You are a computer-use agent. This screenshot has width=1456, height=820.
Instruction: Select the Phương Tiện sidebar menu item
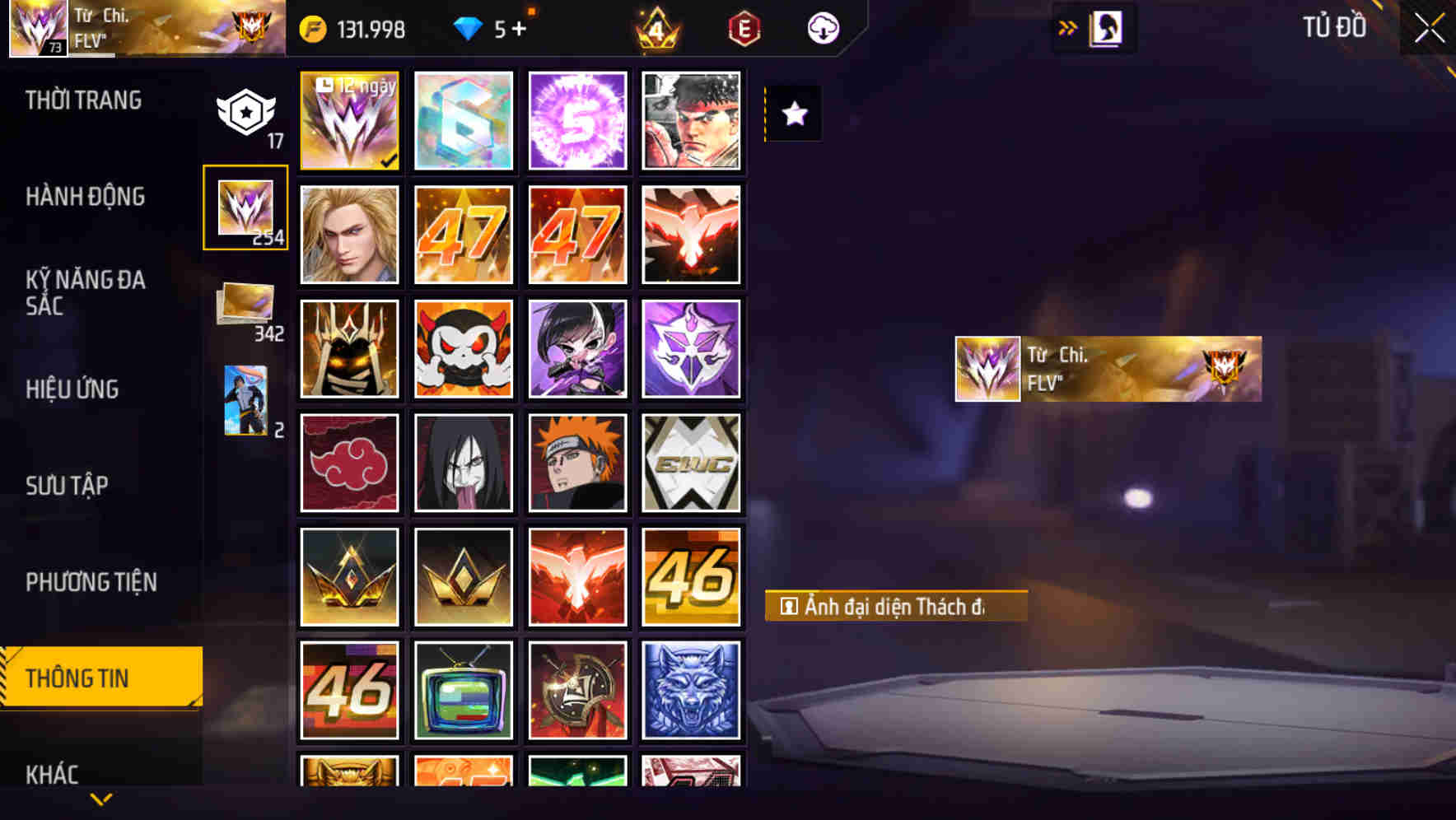point(92,581)
